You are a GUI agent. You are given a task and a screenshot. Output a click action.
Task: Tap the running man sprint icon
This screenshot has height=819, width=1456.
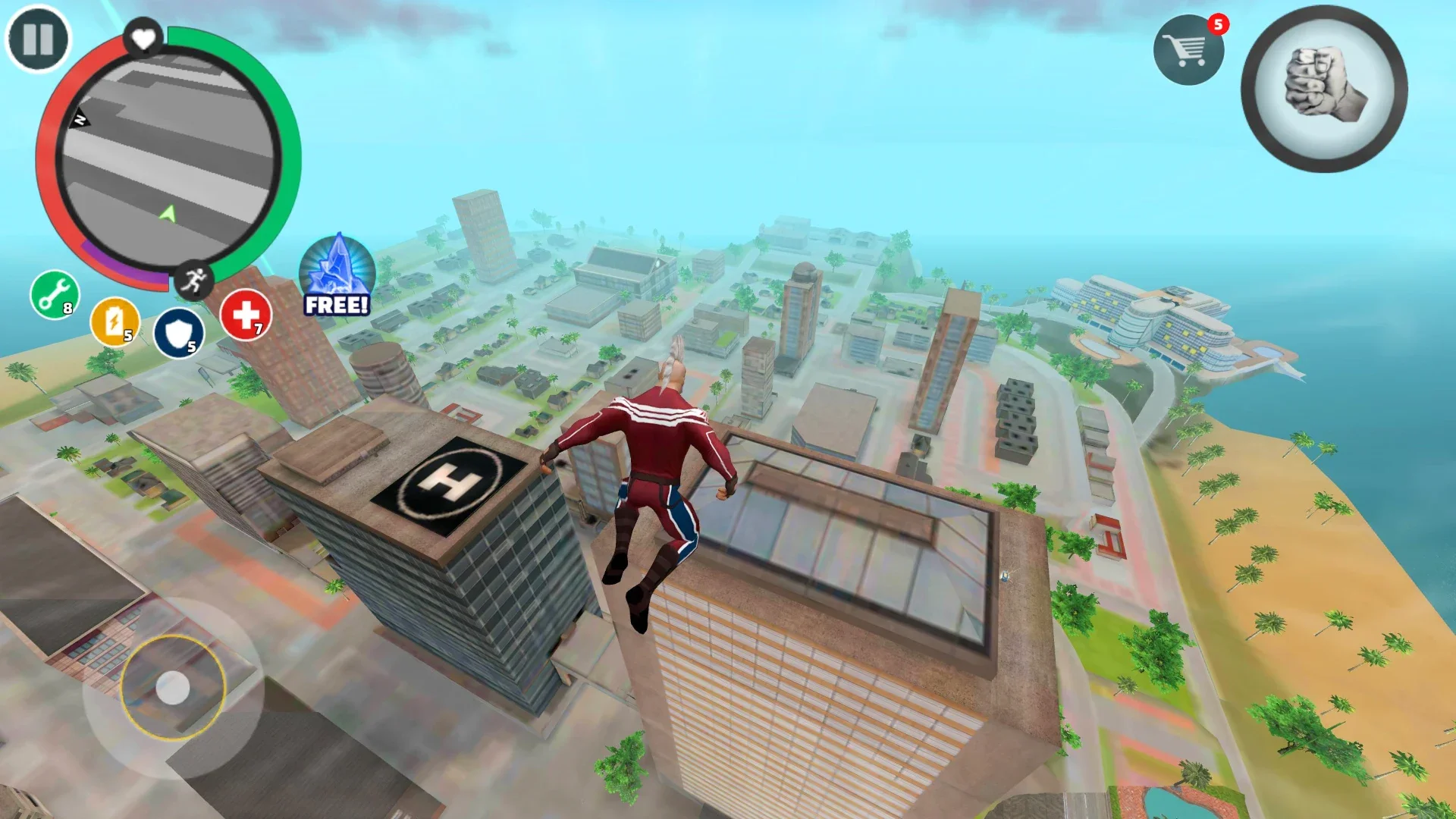coord(193,281)
